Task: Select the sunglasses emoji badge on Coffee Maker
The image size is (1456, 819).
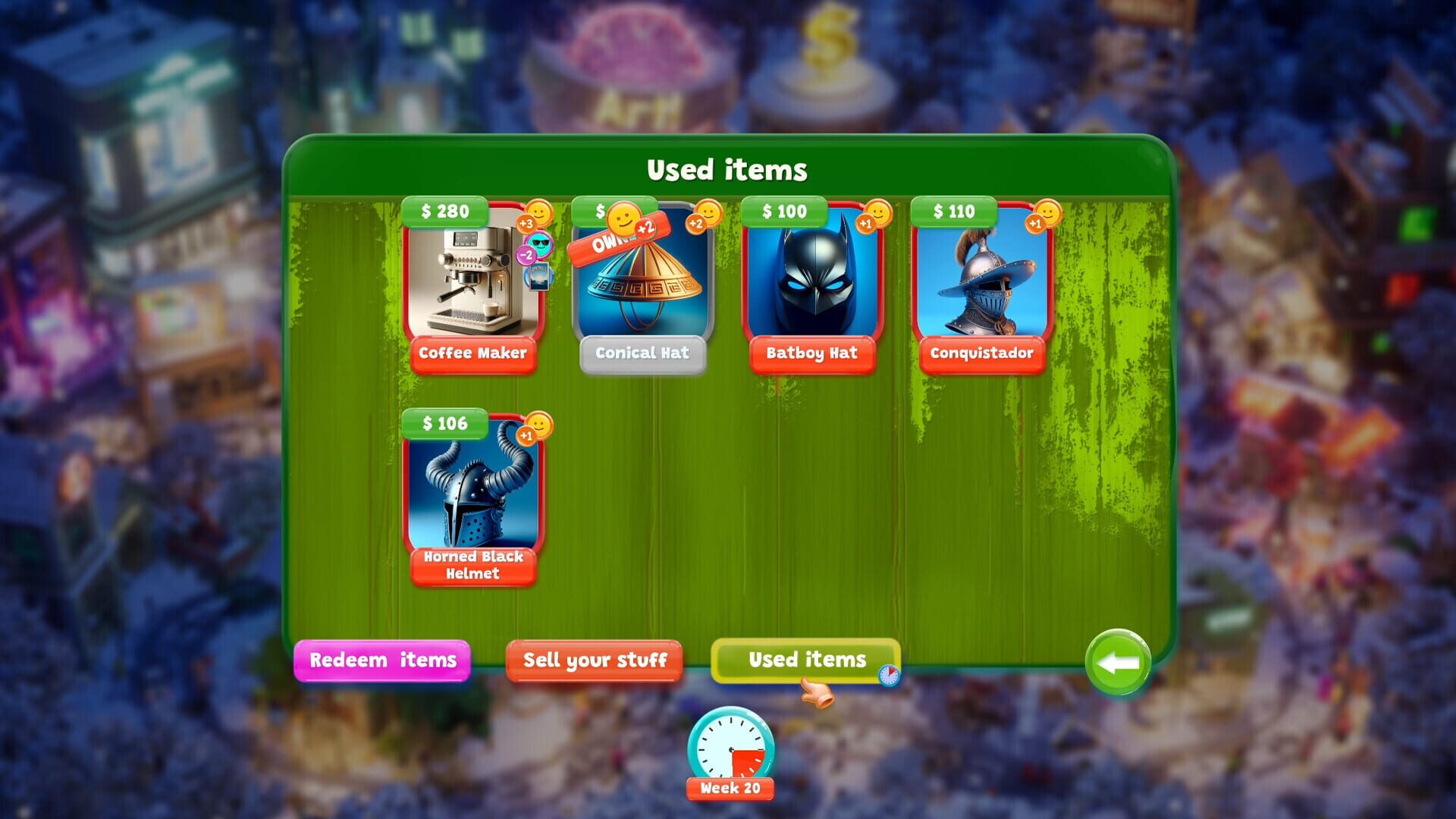Action: coord(540,243)
